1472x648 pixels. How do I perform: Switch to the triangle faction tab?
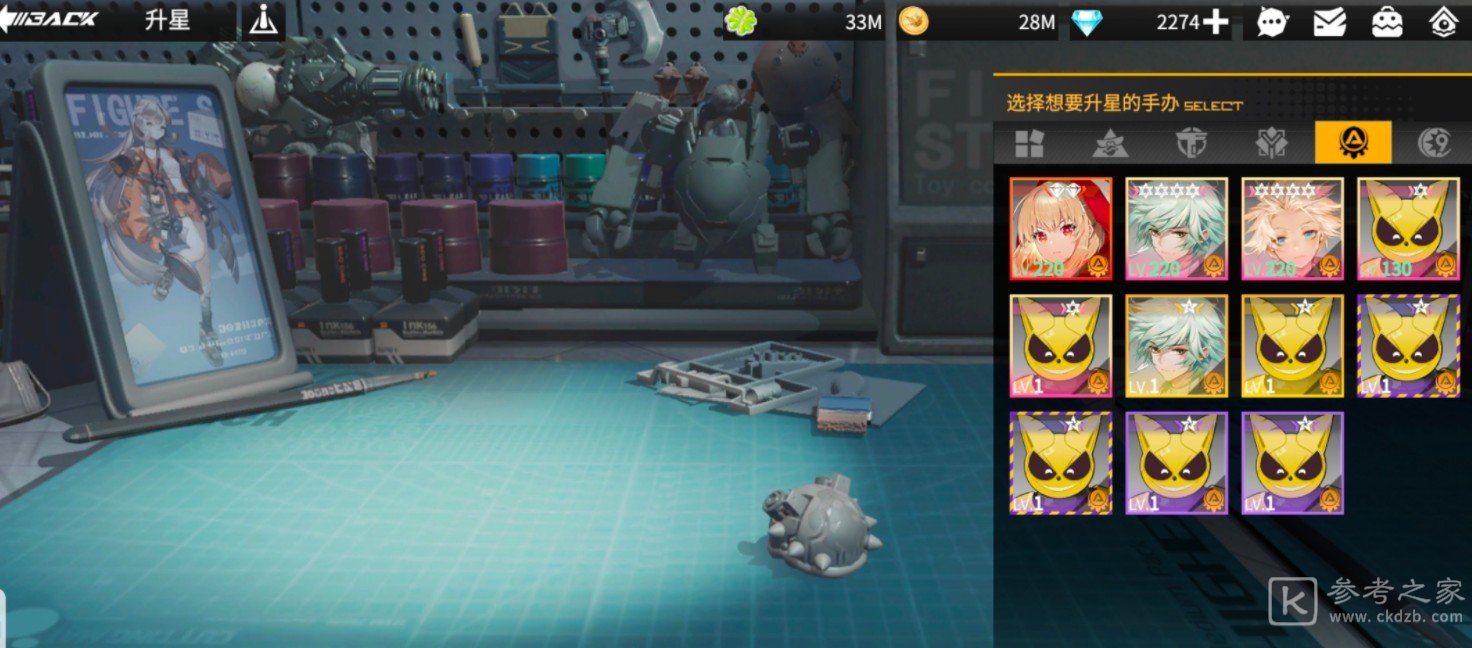coord(1110,143)
